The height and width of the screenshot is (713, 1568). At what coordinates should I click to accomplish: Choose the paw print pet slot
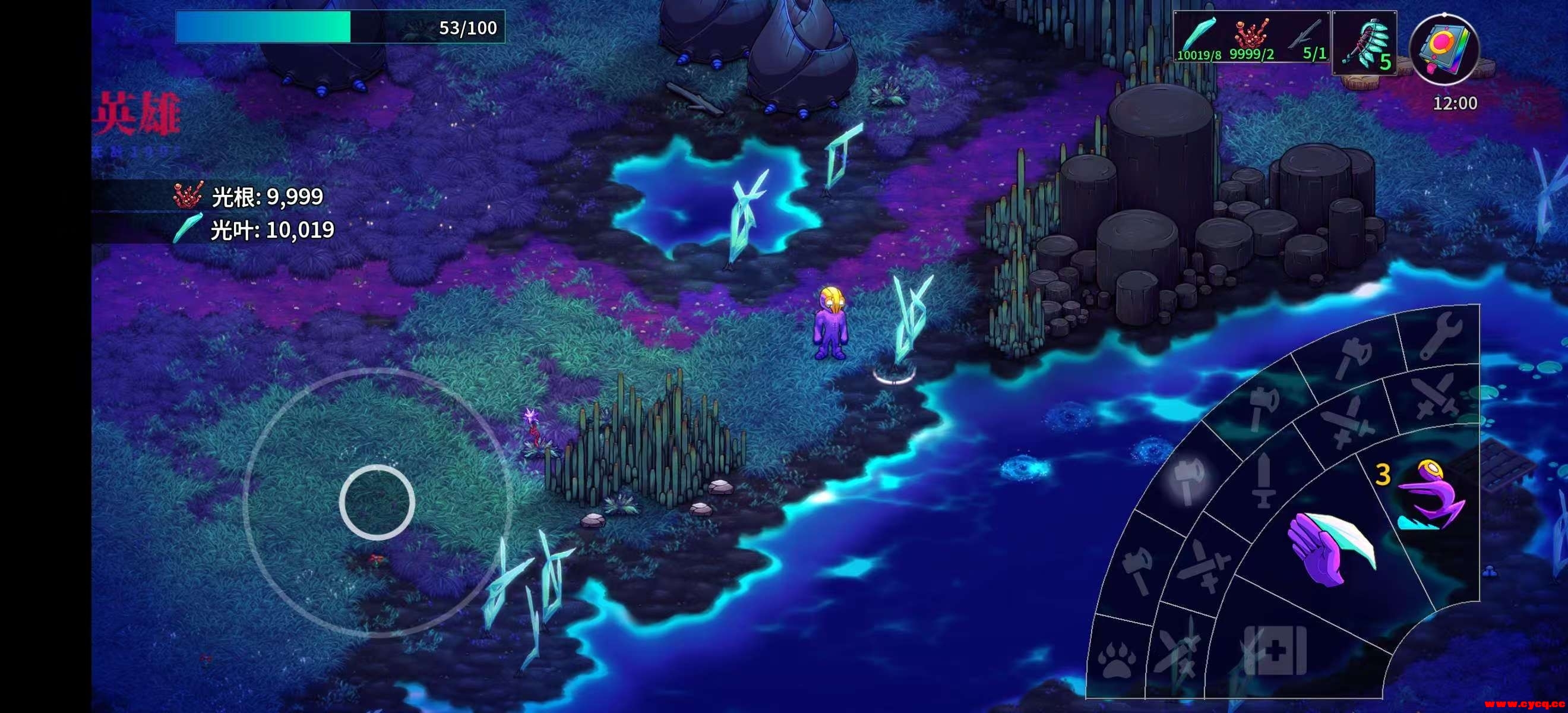[1117, 659]
